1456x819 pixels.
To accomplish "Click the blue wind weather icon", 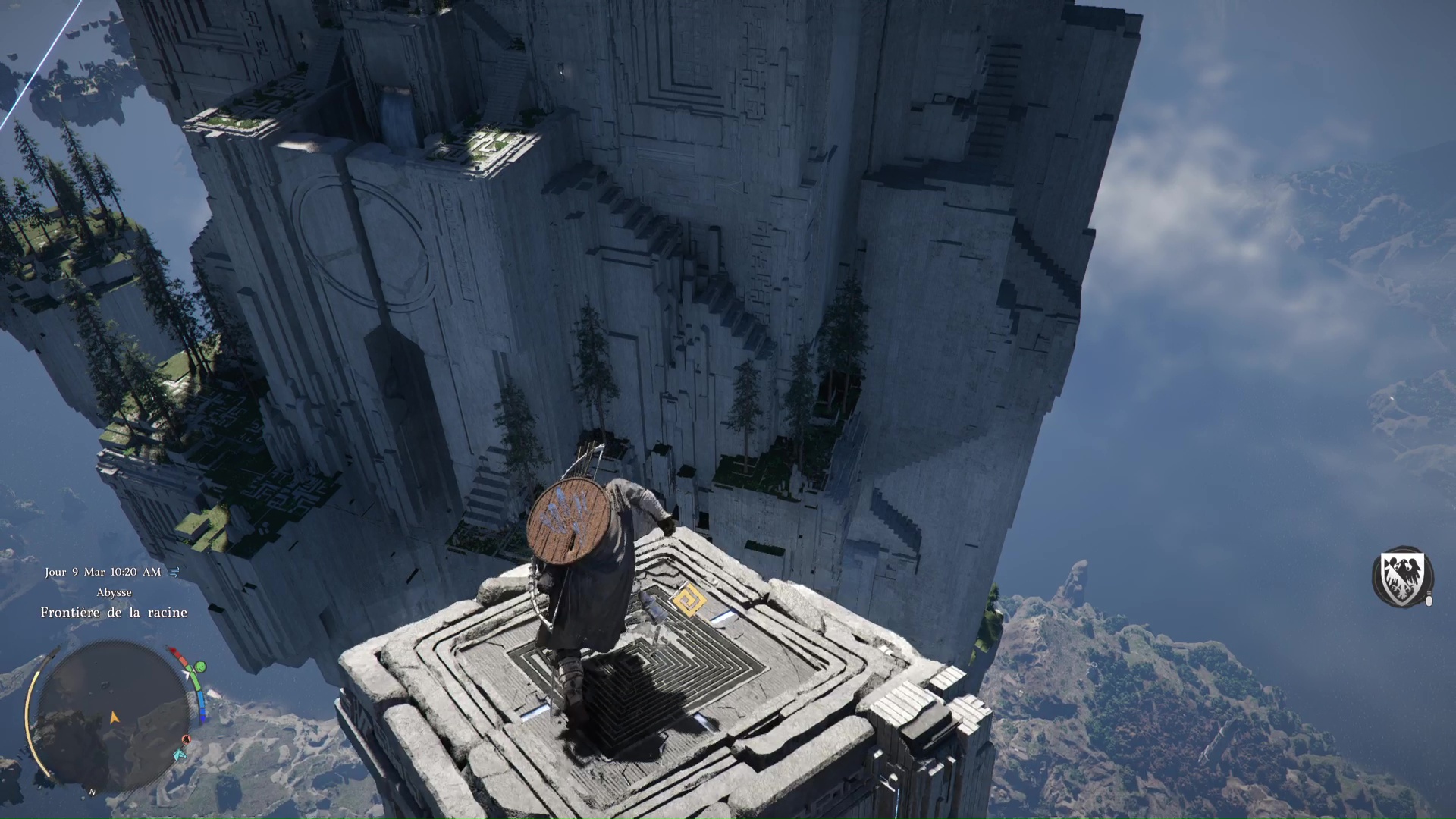I will [x=174, y=572].
